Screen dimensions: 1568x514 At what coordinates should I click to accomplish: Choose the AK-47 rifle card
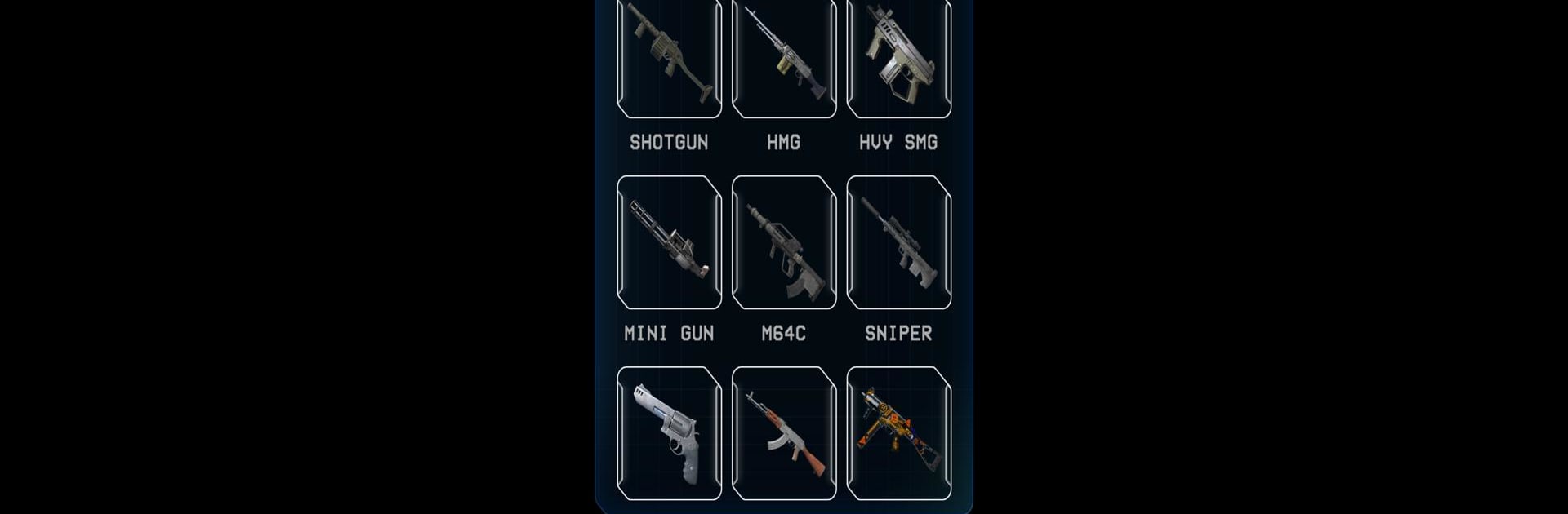[784, 433]
